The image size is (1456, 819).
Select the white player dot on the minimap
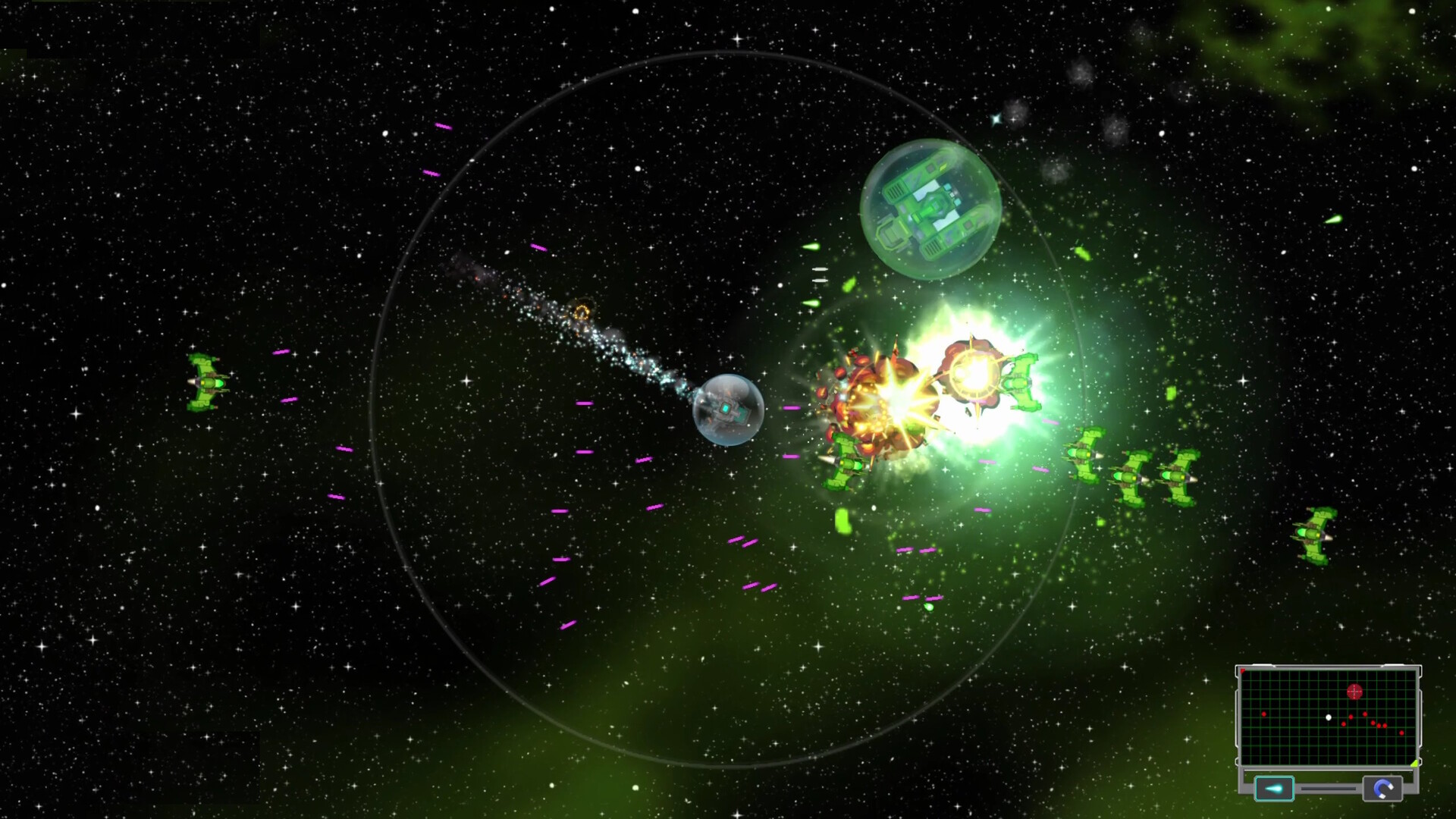[1329, 717]
